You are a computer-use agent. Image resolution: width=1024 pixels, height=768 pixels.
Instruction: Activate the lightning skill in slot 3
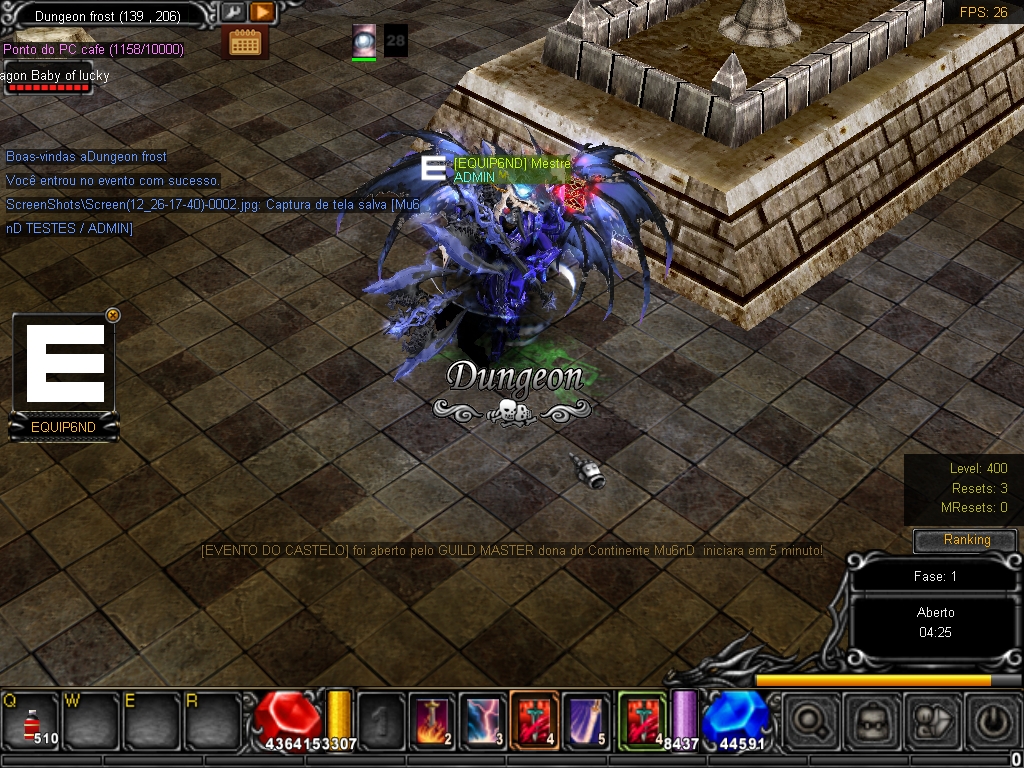point(484,718)
